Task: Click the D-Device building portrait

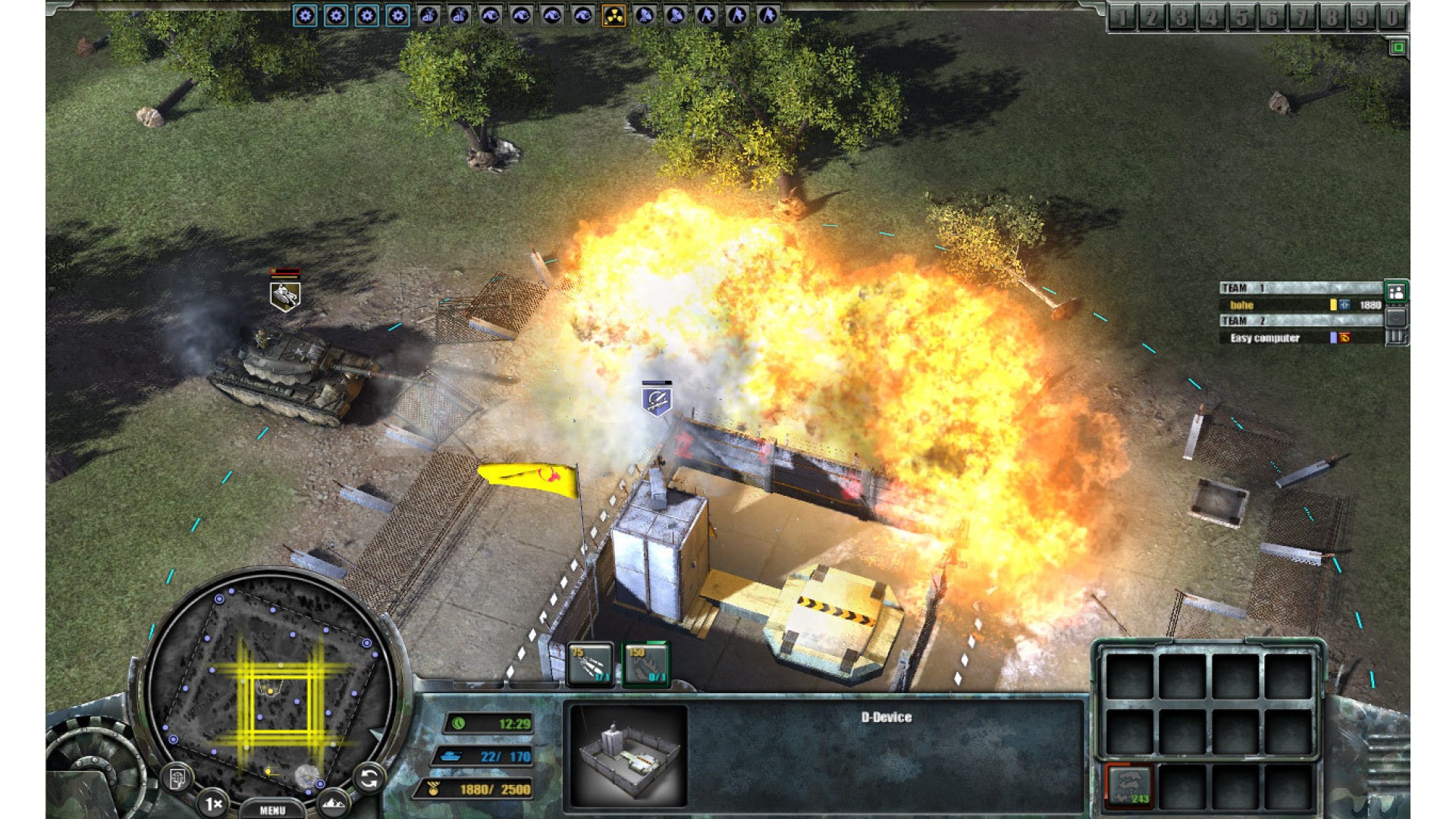Action: [629, 755]
